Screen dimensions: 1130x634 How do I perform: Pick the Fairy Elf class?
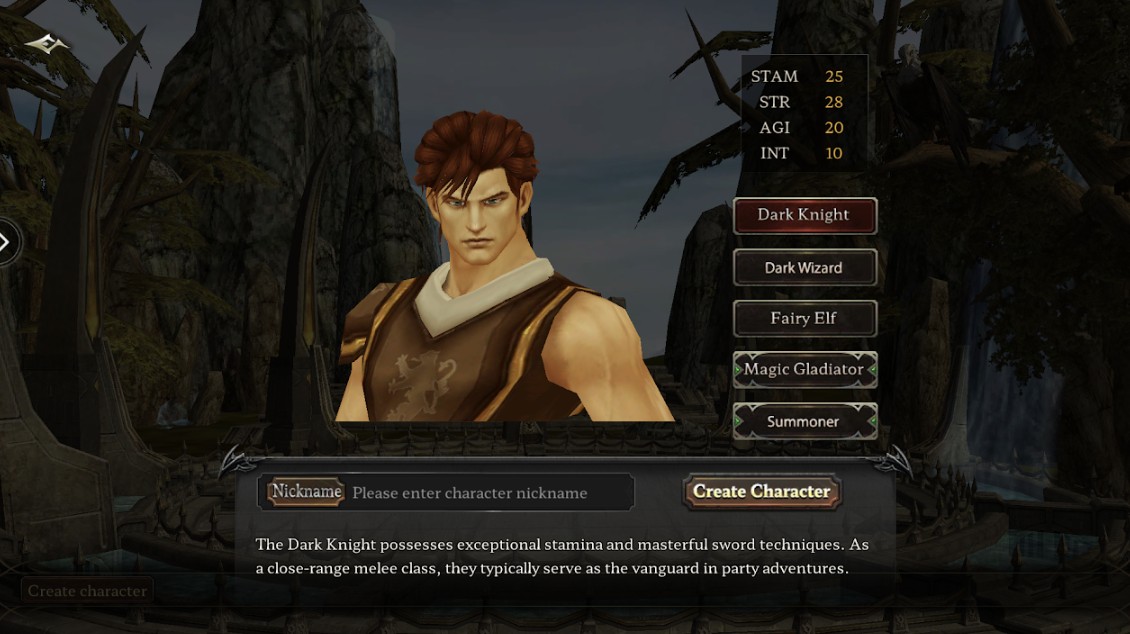pyautogui.click(x=804, y=319)
